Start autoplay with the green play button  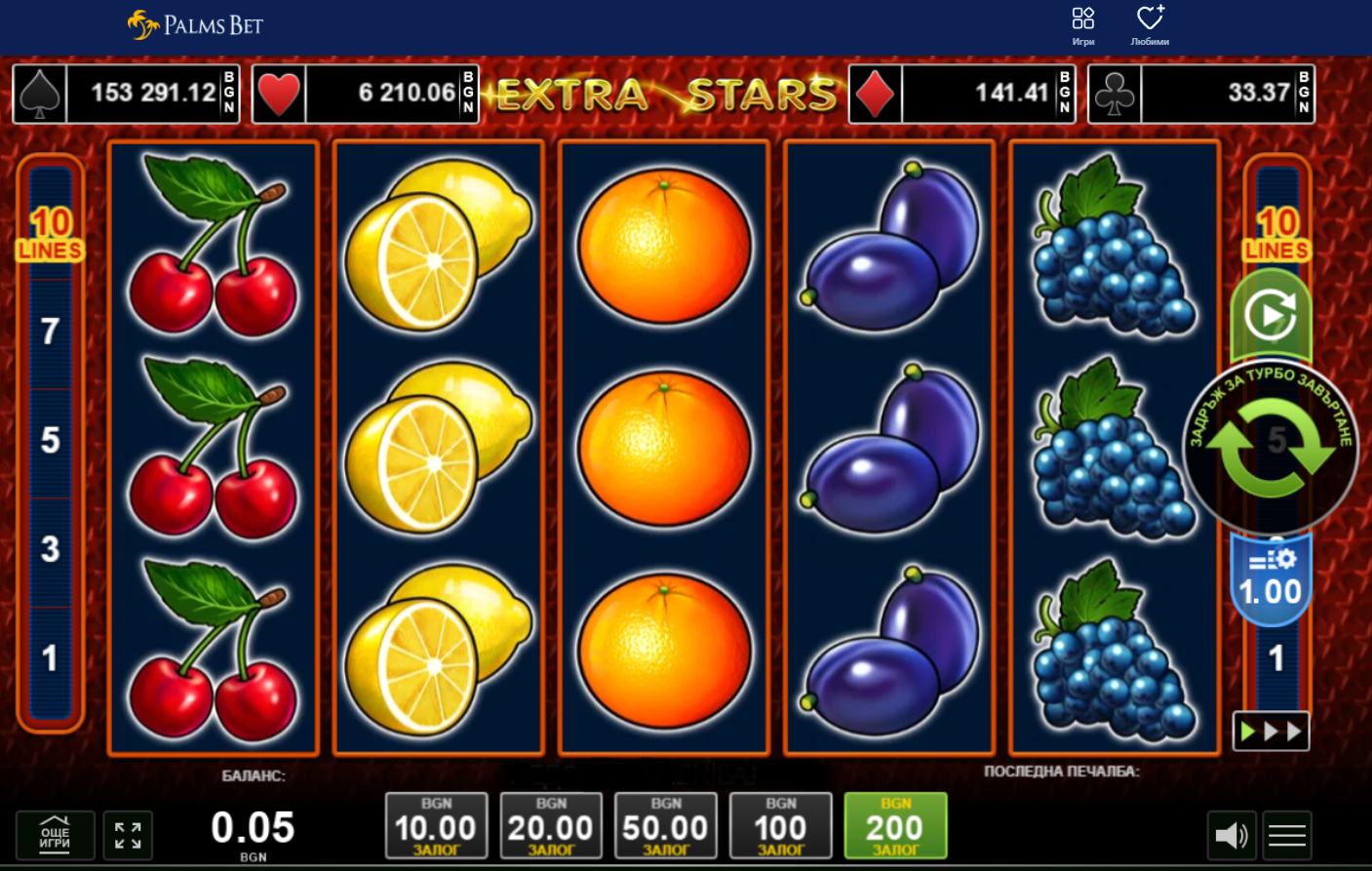tap(1271, 316)
